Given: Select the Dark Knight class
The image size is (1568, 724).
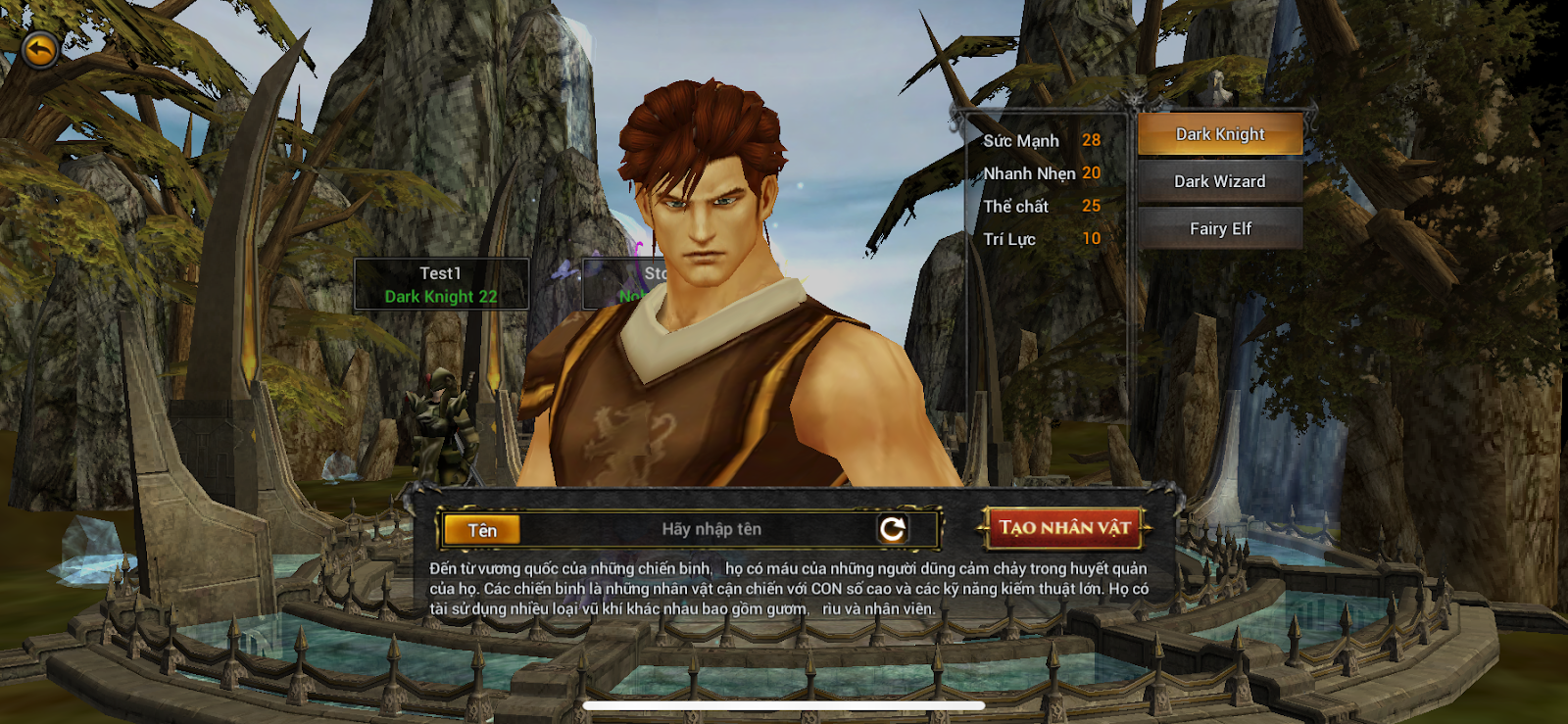Looking at the screenshot, I should [1220, 134].
